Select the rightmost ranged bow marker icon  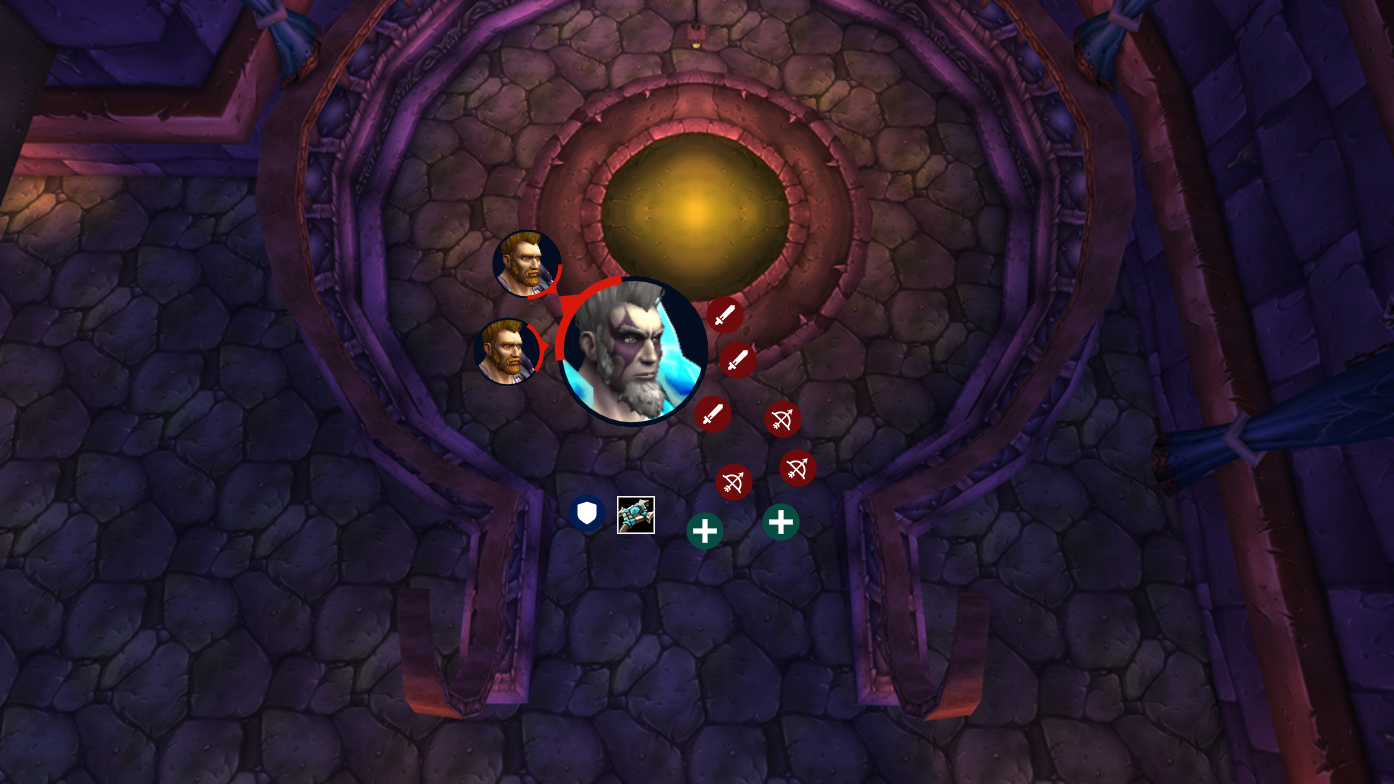797,467
